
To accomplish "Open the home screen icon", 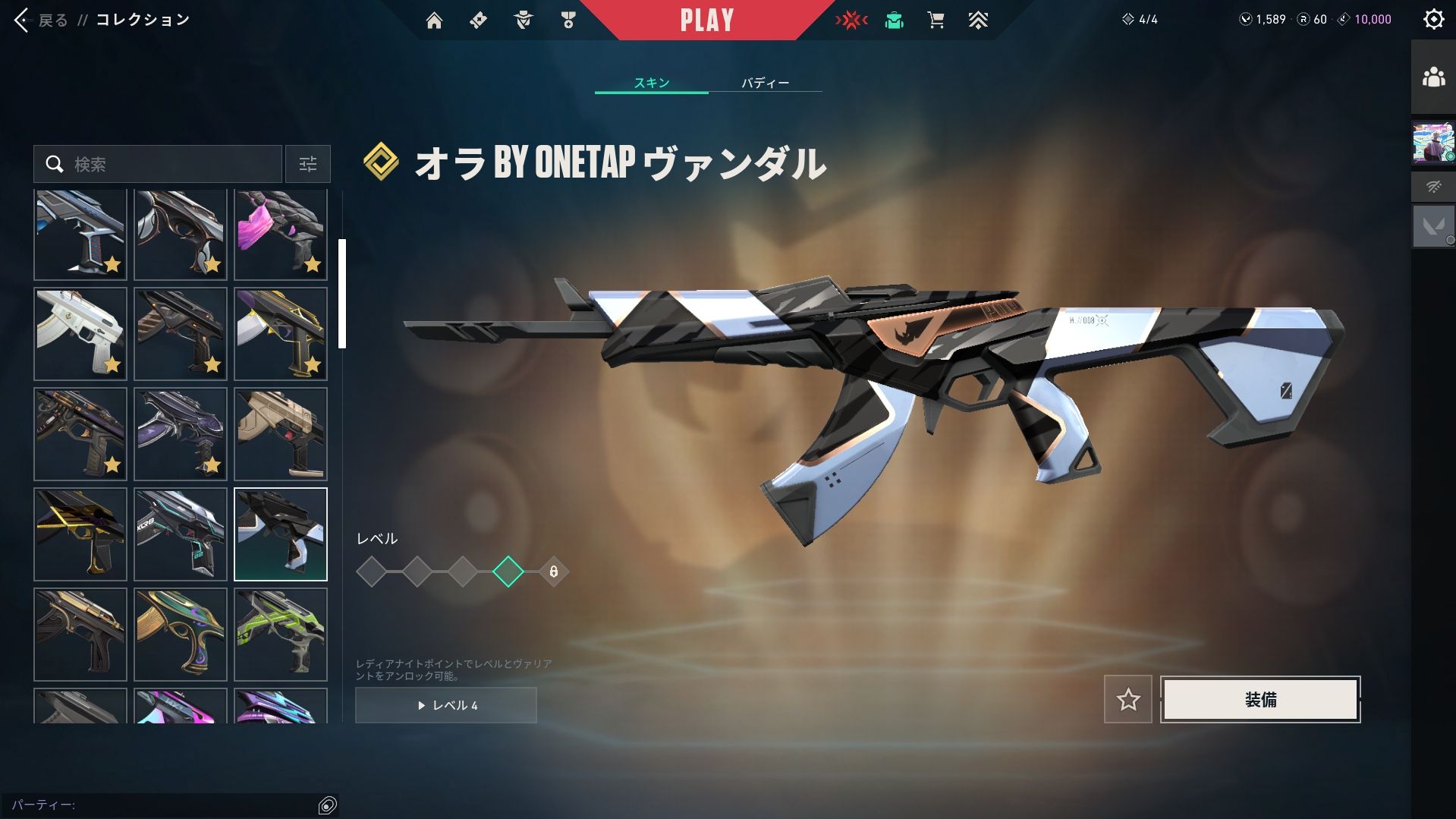I will point(434,20).
